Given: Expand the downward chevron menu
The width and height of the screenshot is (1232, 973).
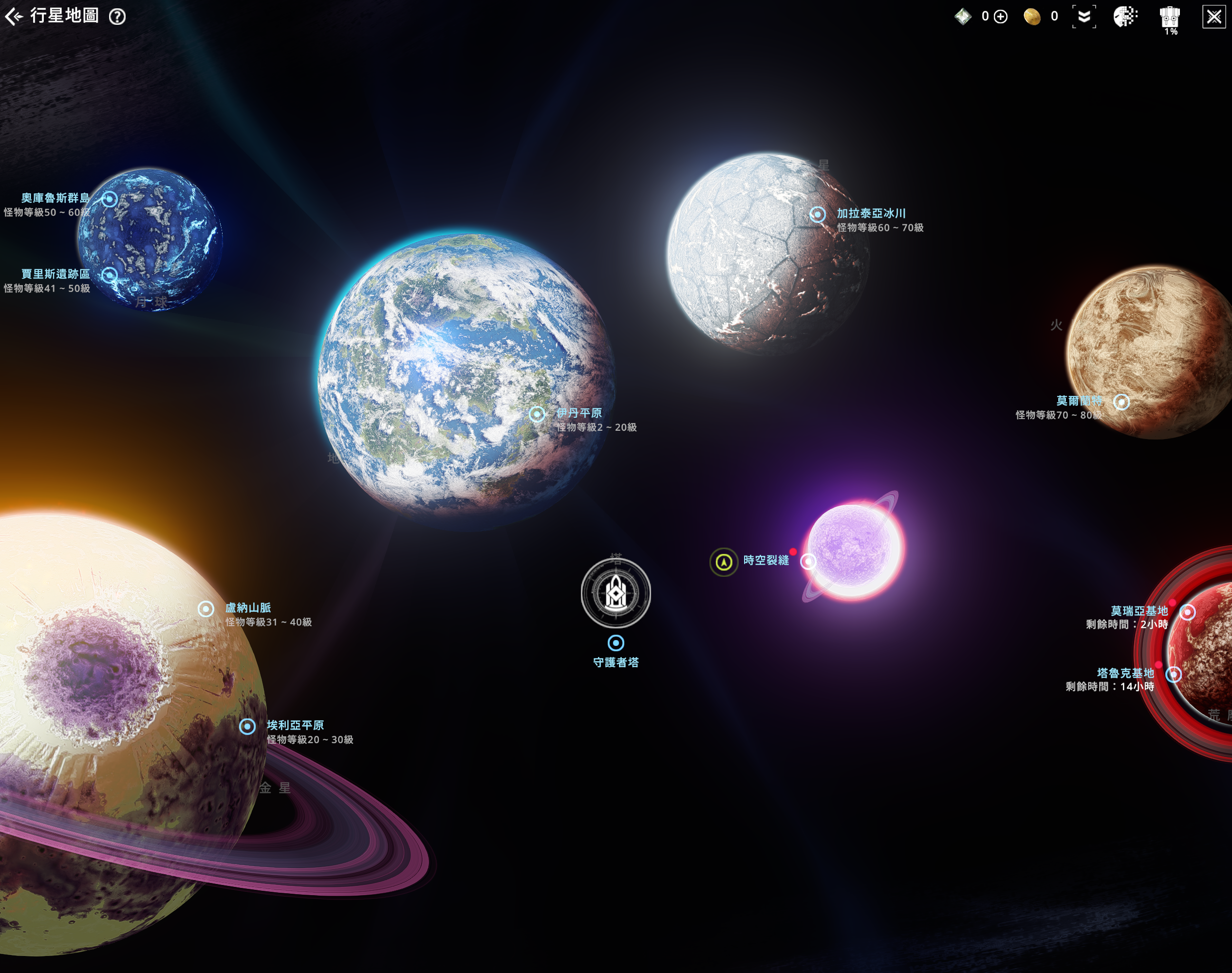Looking at the screenshot, I should click(x=1084, y=17).
